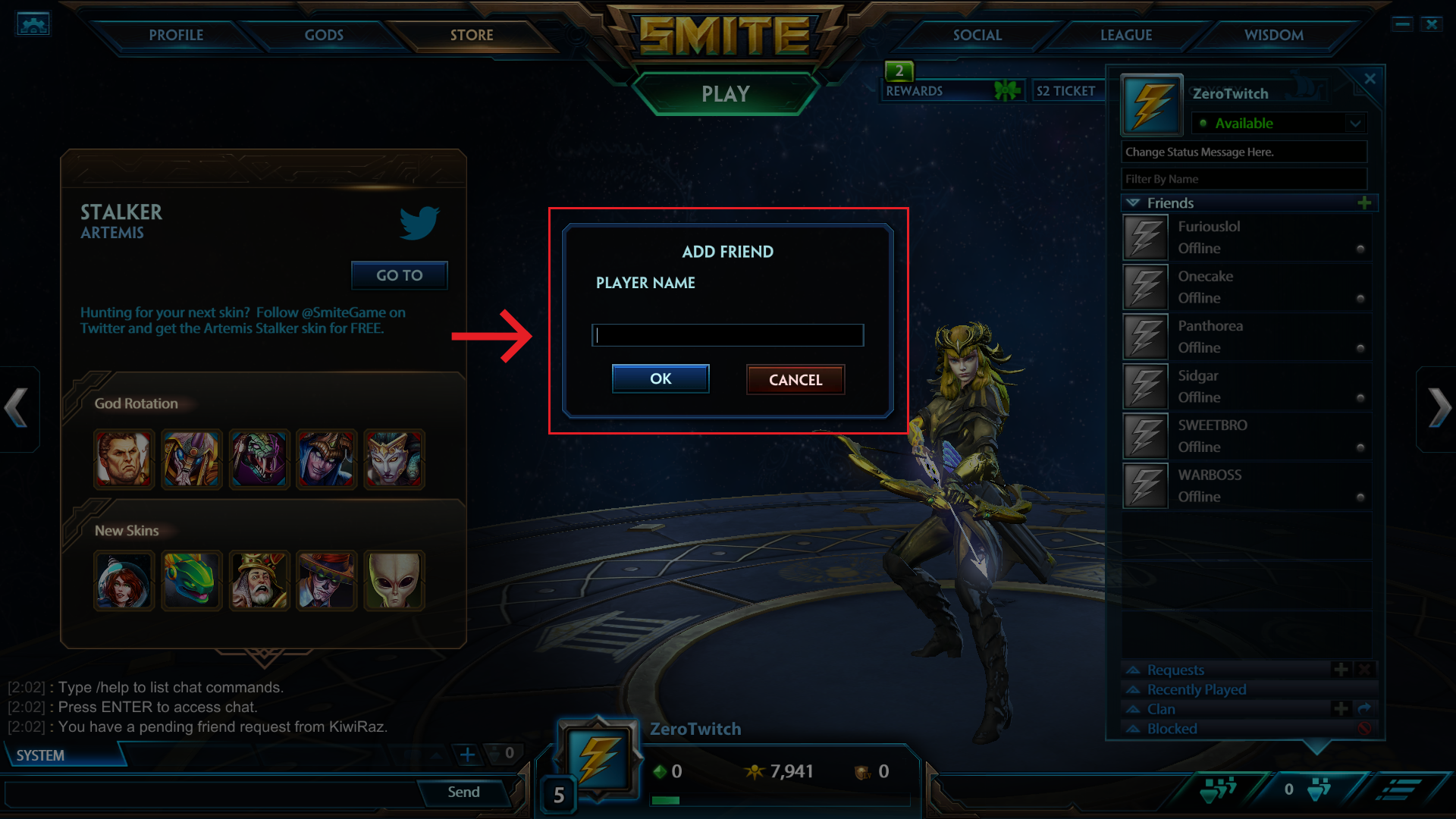Close the friends panel with the X

coord(1370,79)
